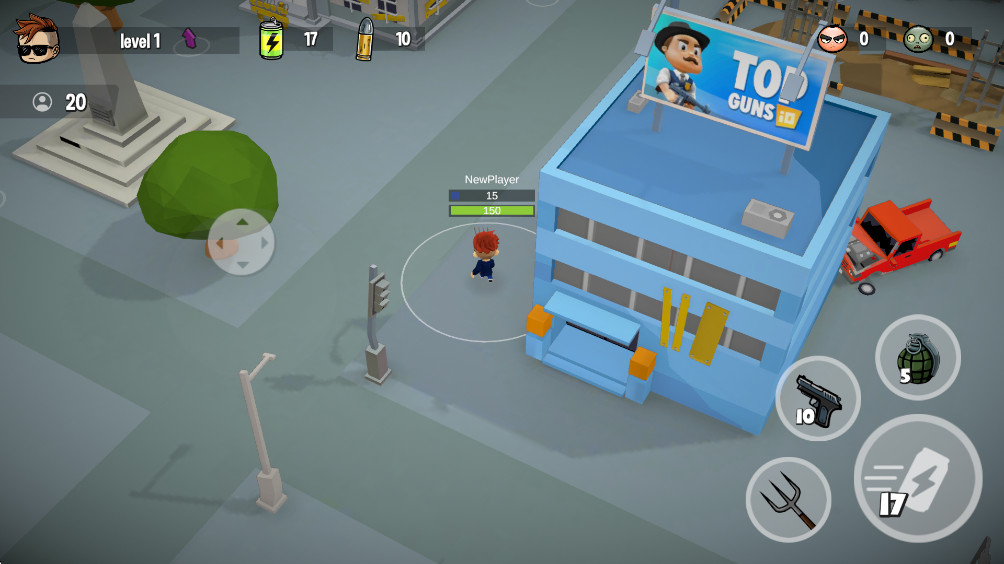Fire the pistol weapon button
1004x564 pixels.
pos(817,398)
